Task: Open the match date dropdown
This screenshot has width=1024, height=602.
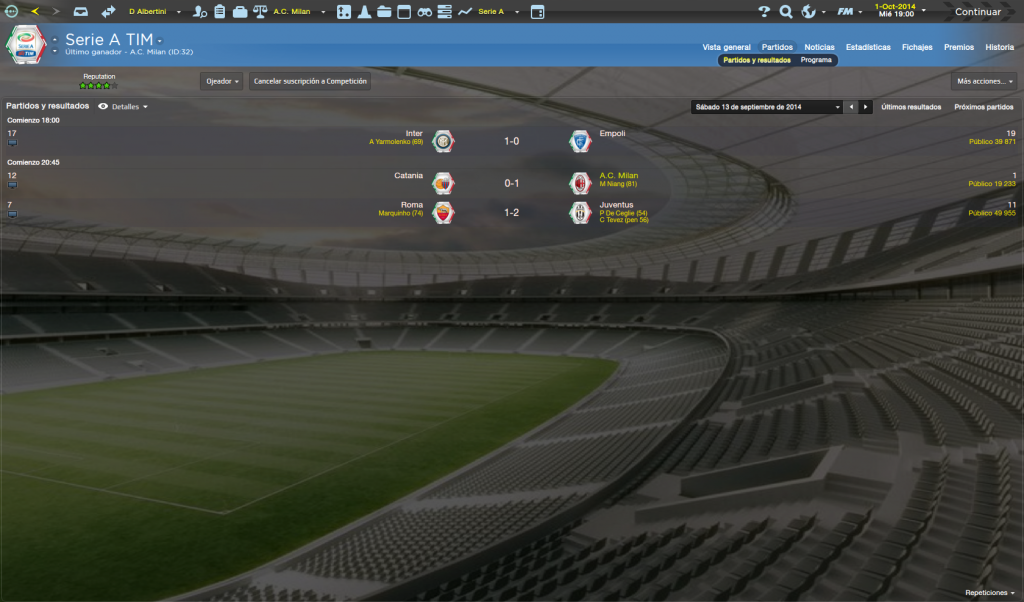Action: 767,107
